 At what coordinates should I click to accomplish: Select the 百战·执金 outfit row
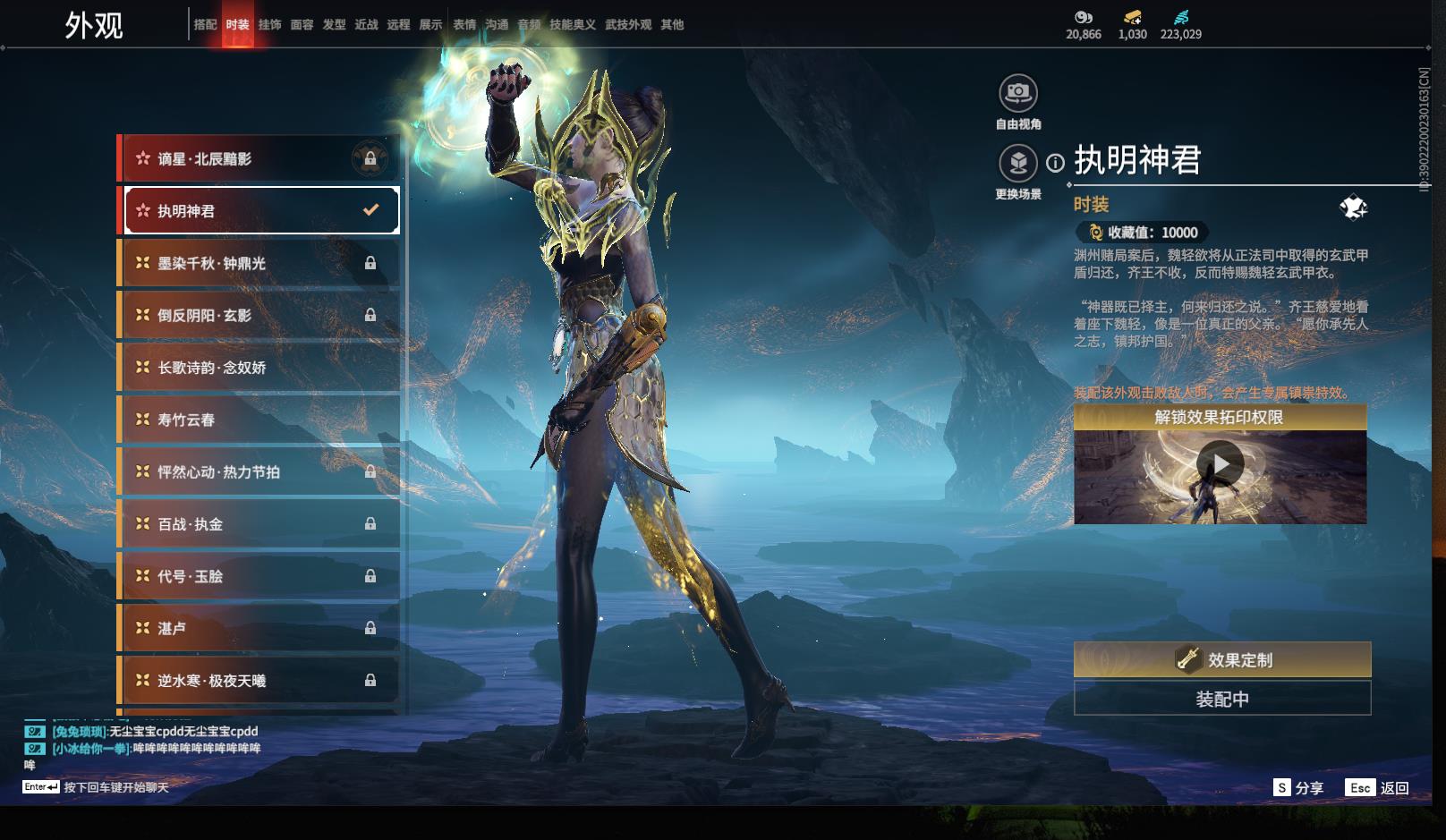point(259,524)
